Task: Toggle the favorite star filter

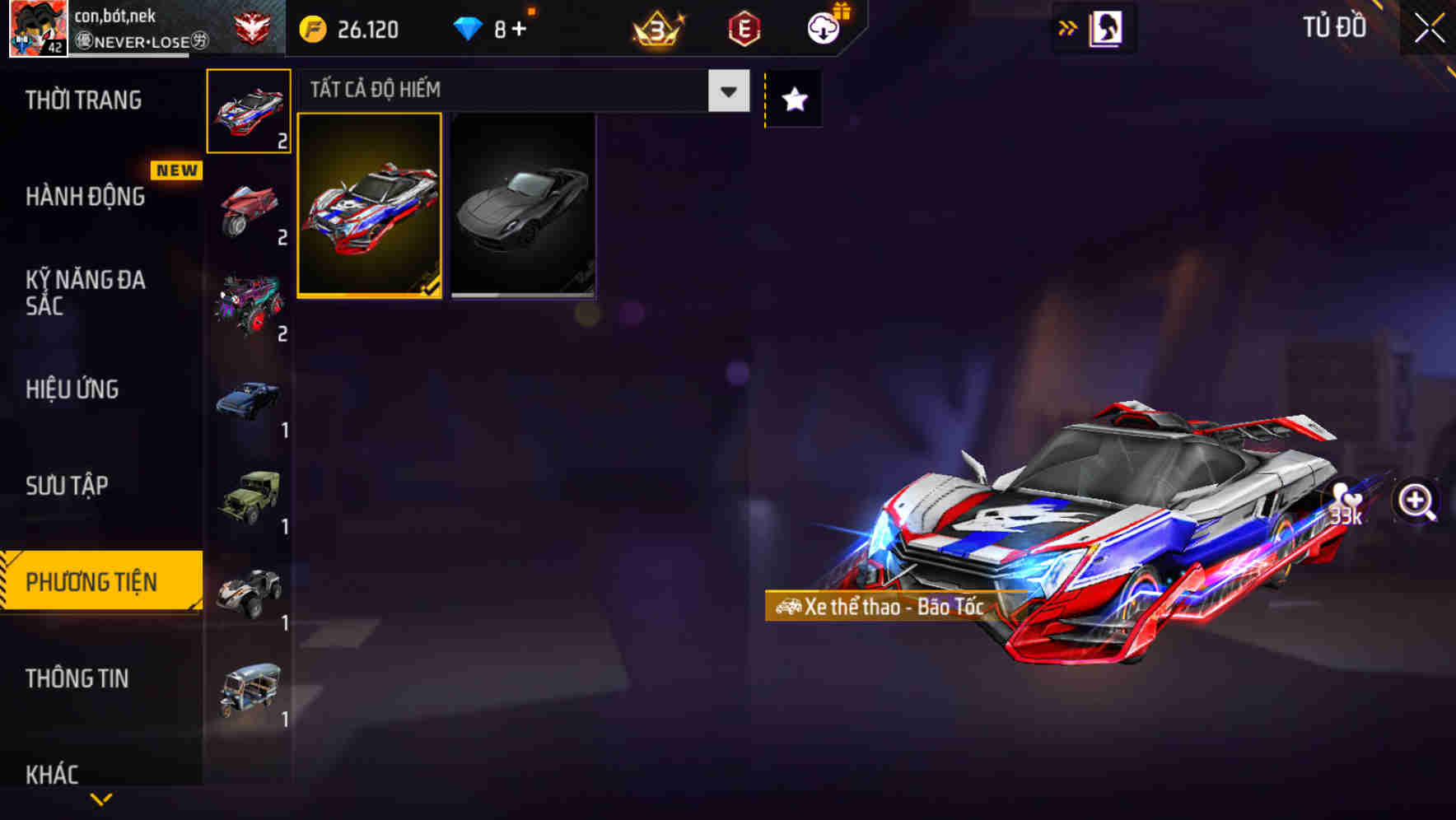Action: point(793,99)
